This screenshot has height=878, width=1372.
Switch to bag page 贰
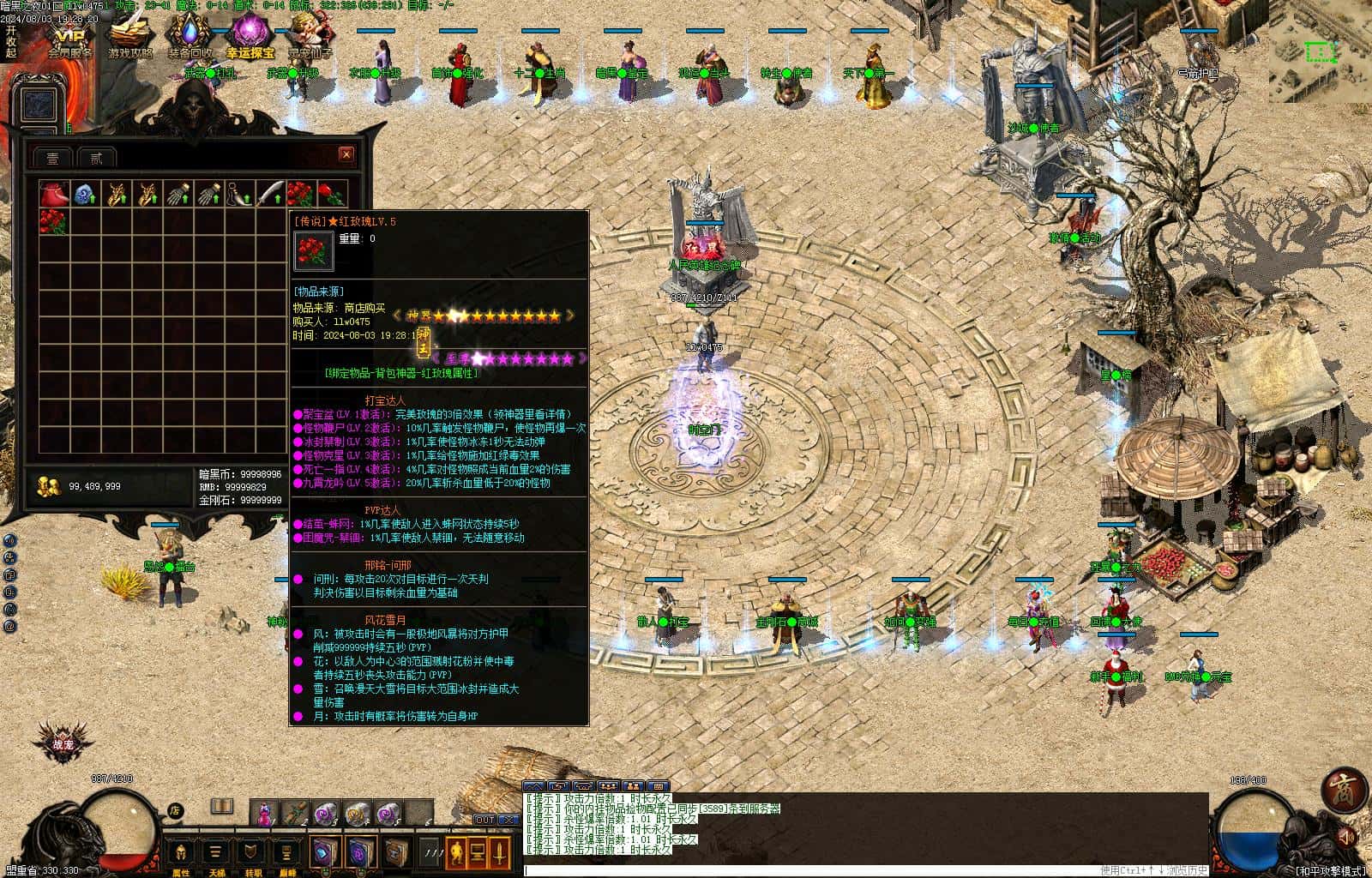tap(96, 158)
